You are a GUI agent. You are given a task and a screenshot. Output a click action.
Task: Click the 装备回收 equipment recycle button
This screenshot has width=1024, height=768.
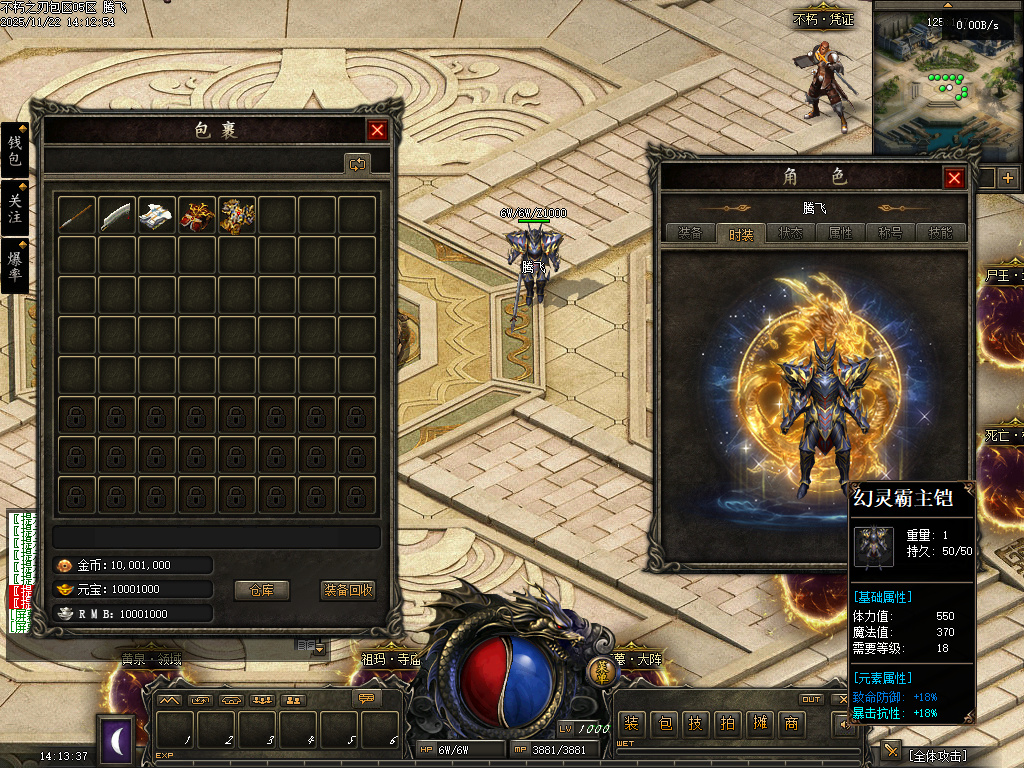pos(348,590)
